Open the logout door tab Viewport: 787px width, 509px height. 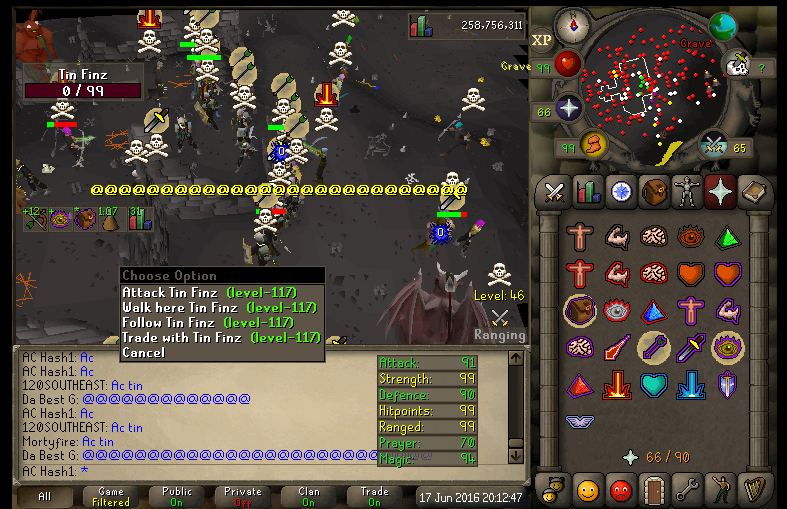[x=654, y=490]
